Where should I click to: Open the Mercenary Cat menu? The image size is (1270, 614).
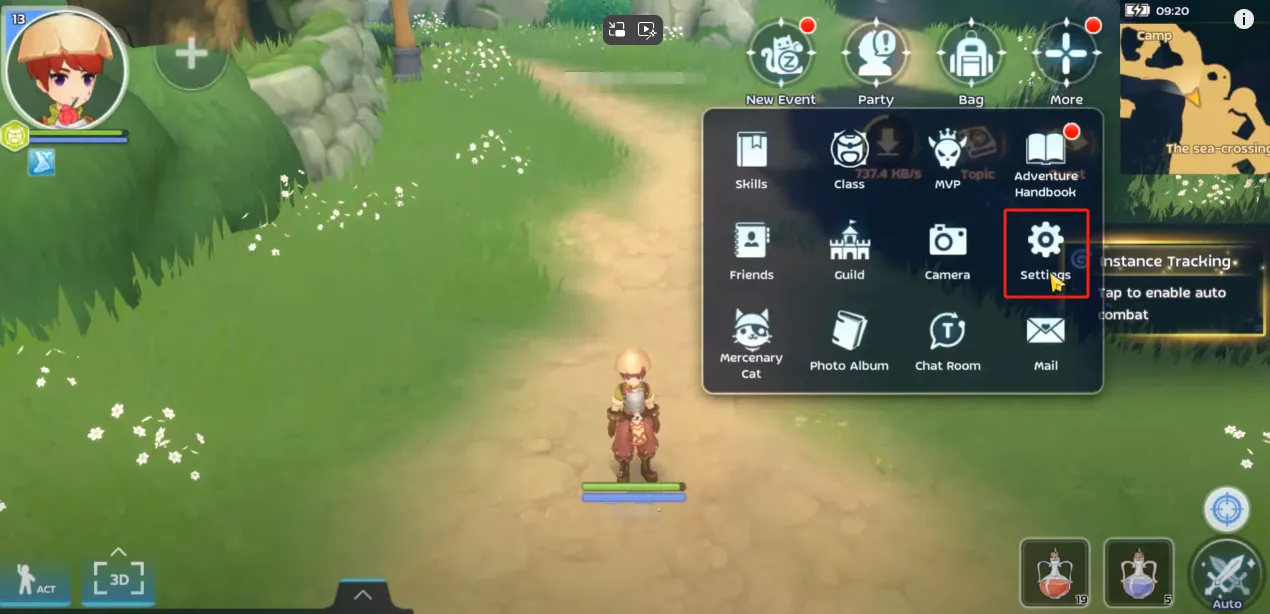(x=751, y=341)
